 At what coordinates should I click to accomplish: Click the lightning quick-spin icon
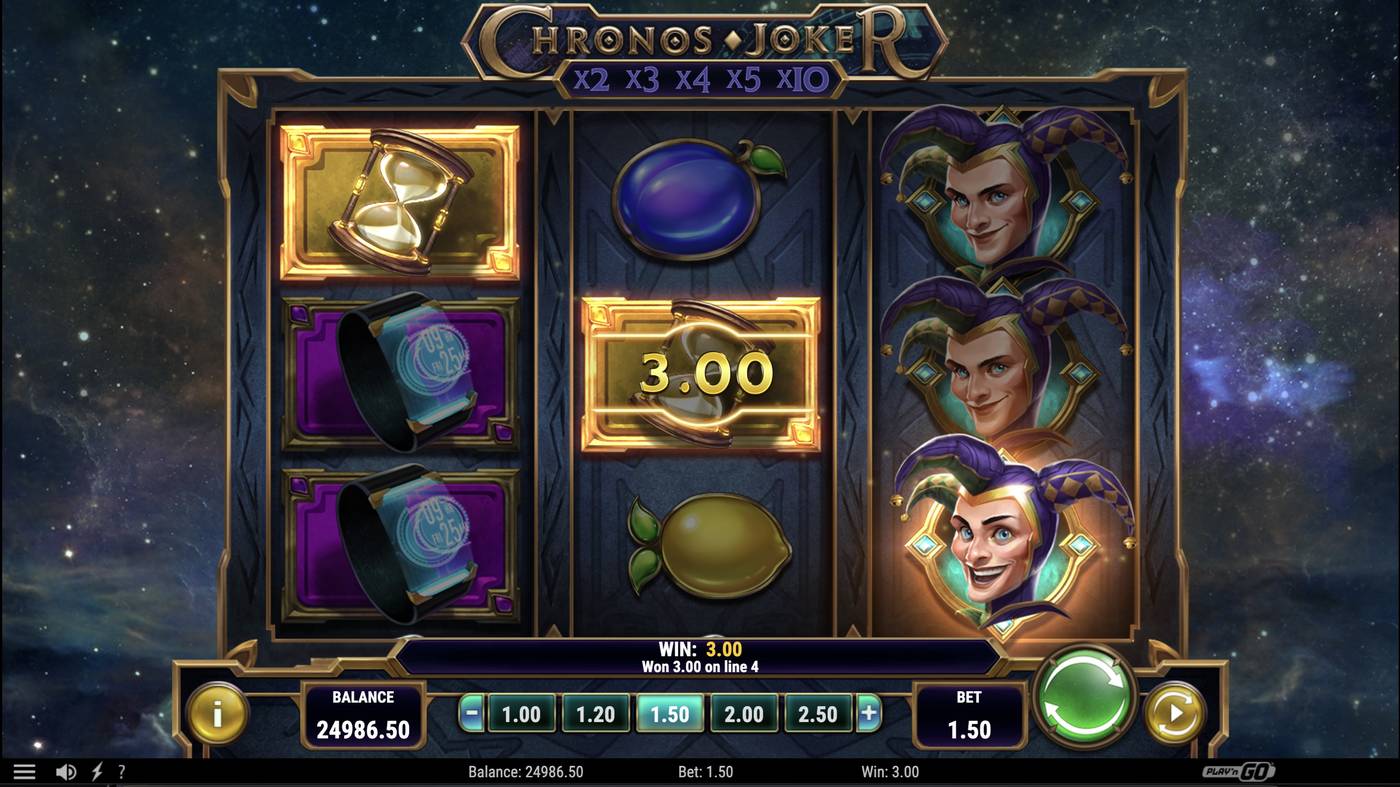point(96,771)
